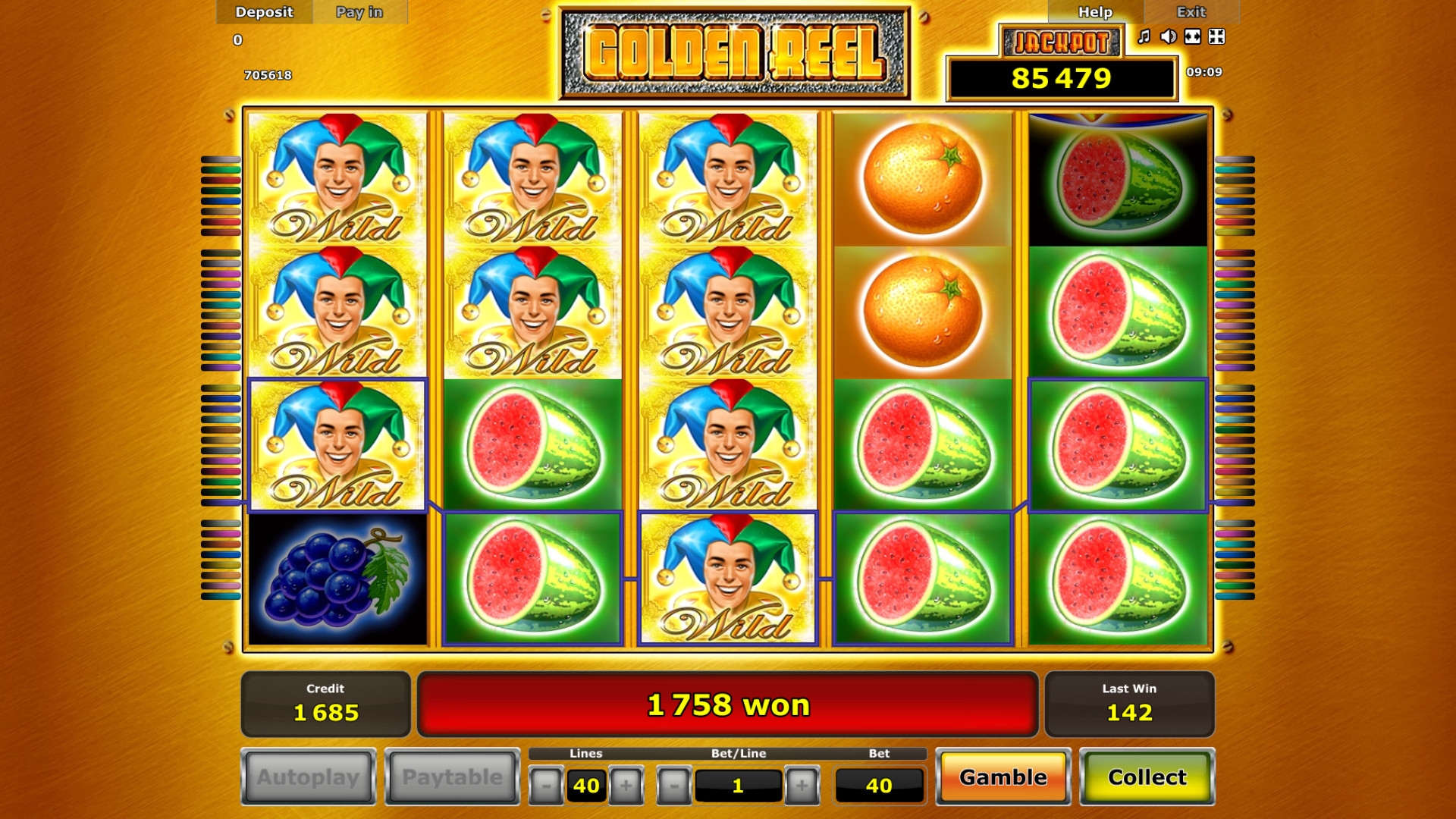Lower the Bet/Line amount
The image size is (1456, 819).
click(674, 786)
